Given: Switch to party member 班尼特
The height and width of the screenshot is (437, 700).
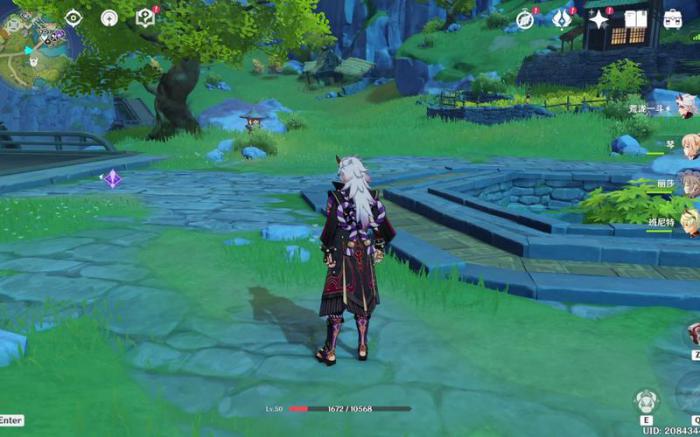Looking at the screenshot, I should (688, 222).
